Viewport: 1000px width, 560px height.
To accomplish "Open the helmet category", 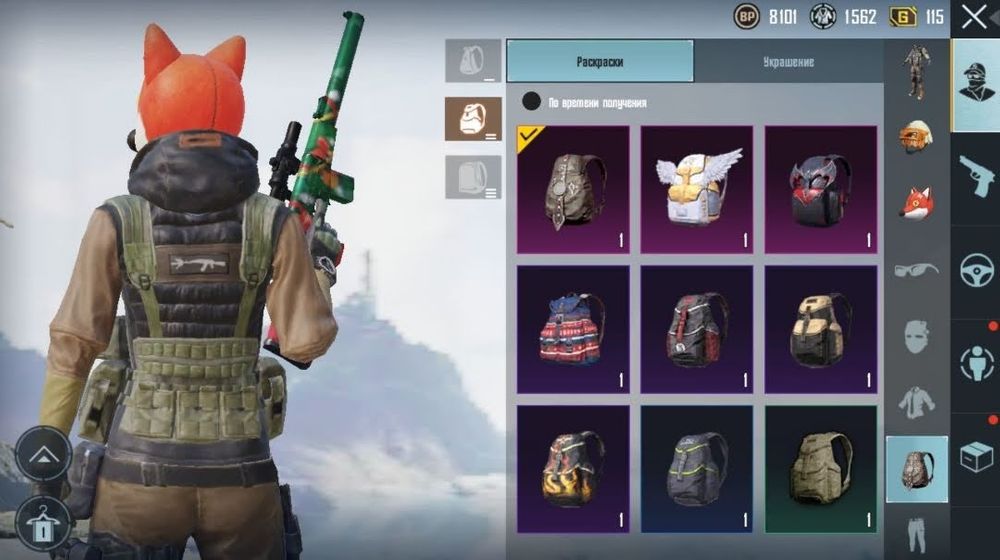I will (x=916, y=135).
